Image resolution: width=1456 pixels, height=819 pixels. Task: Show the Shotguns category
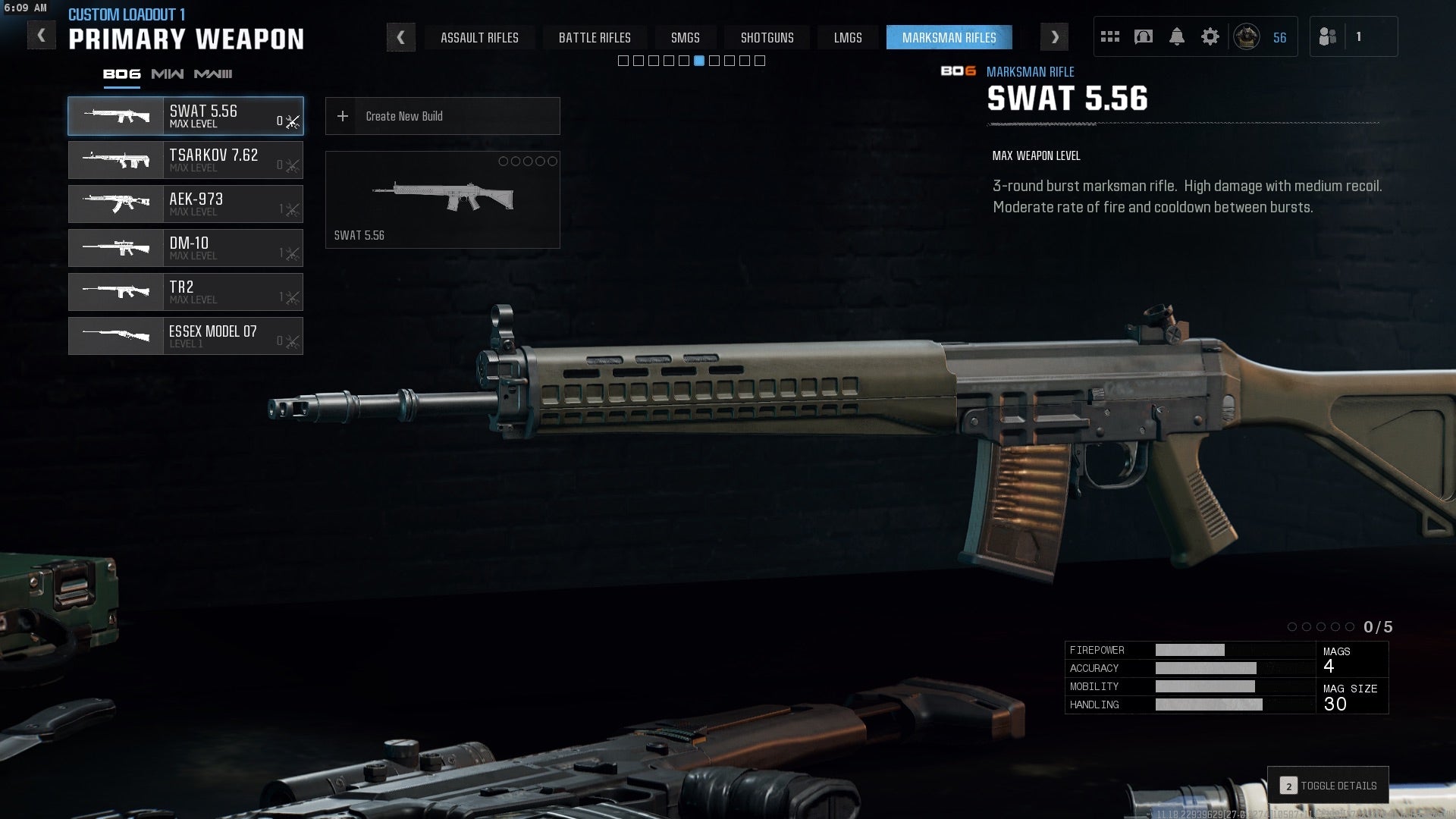(x=767, y=37)
